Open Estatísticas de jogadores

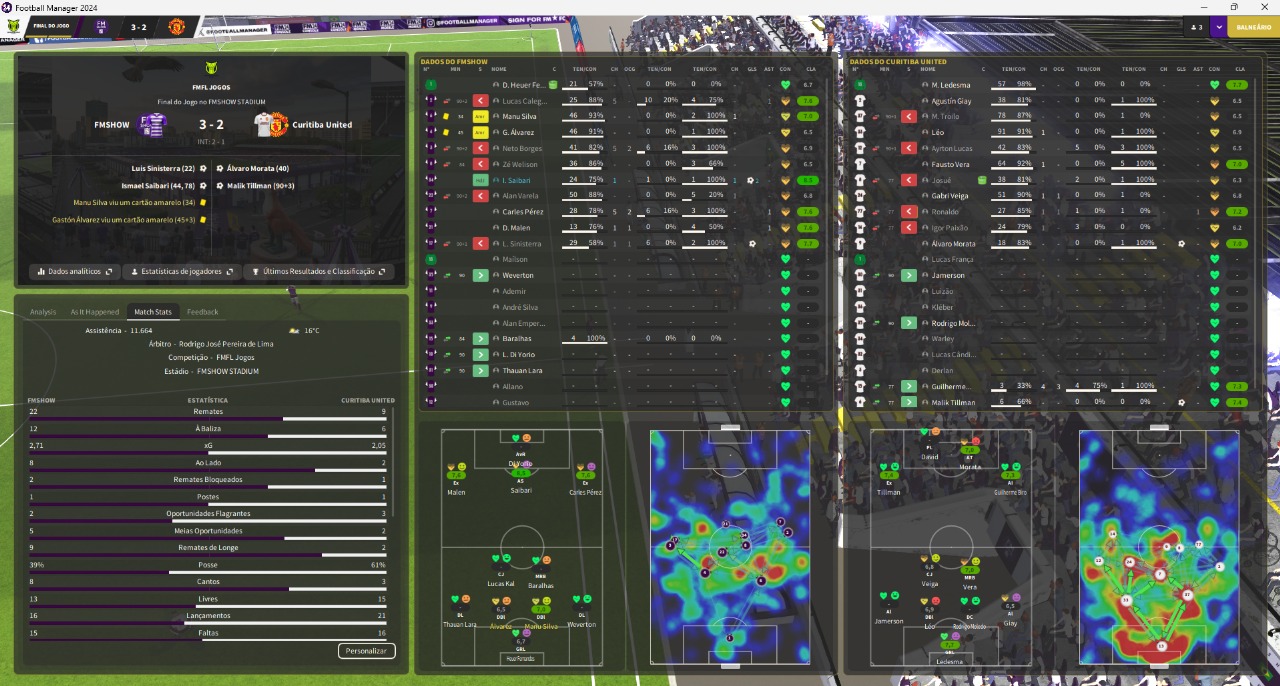click(x=181, y=271)
